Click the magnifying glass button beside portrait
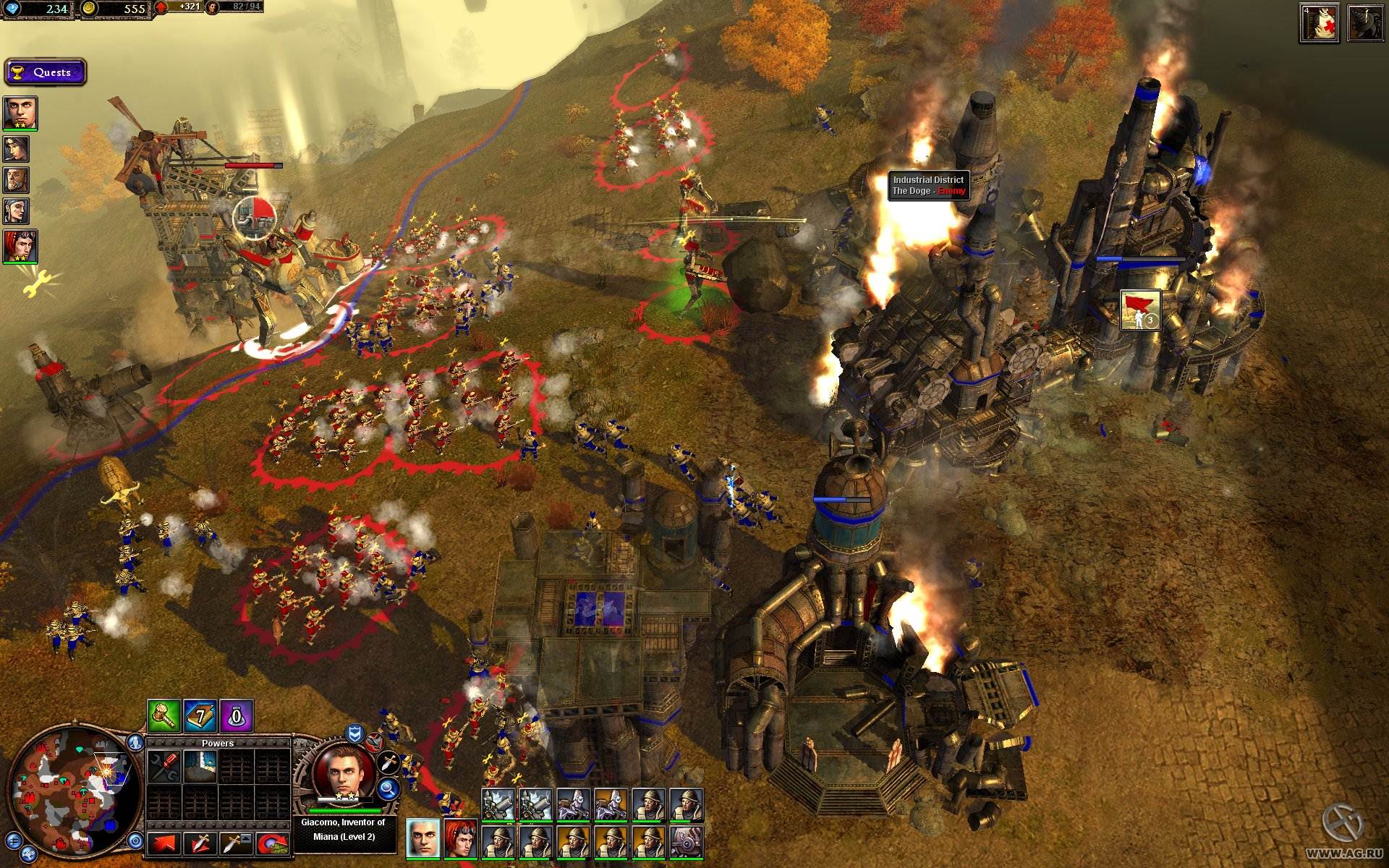1389x868 pixels. pyautogui.click(x=389, y=789)
